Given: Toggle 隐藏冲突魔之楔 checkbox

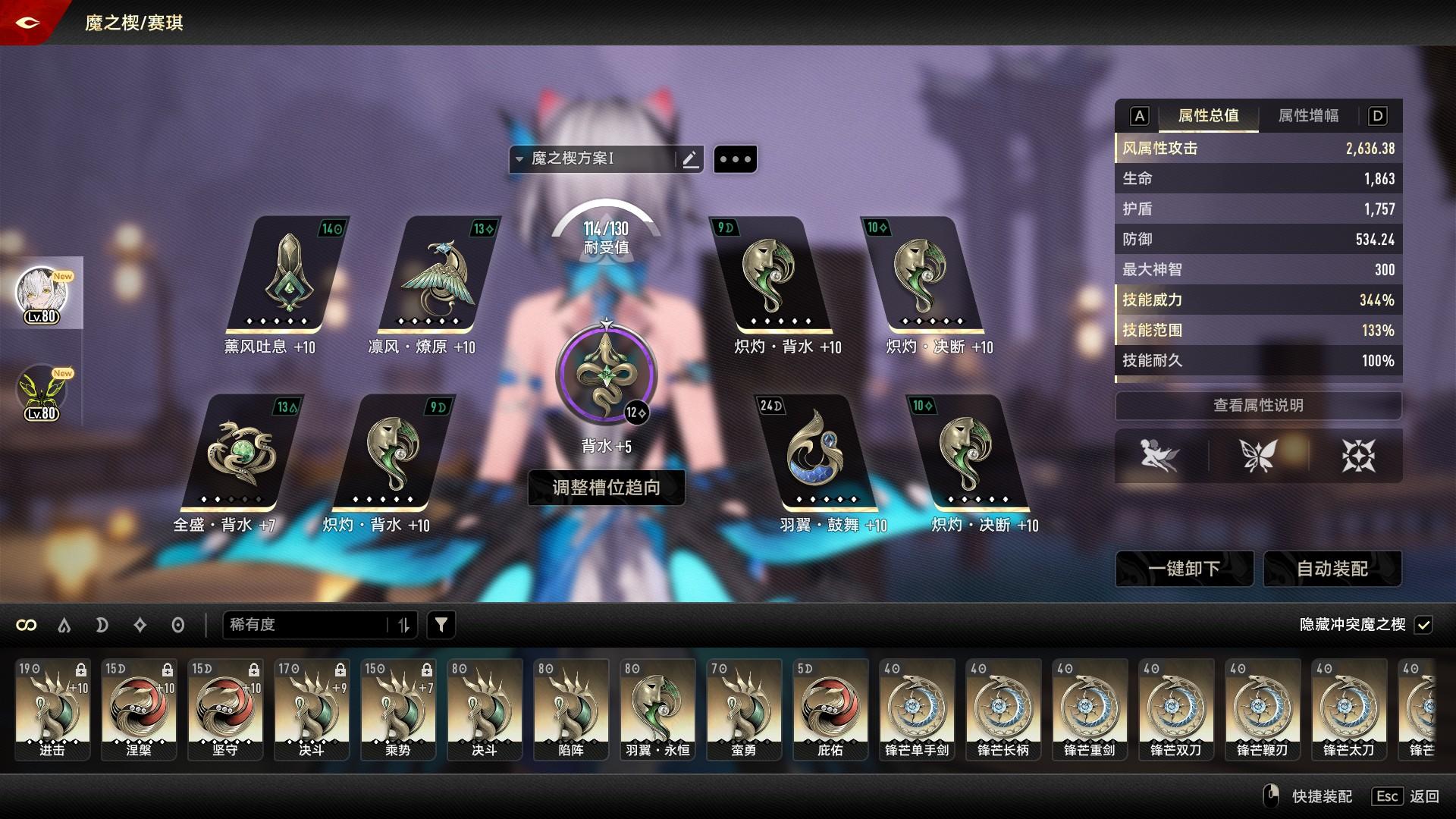Looking at the screenshot, I should click(1423, 625).
